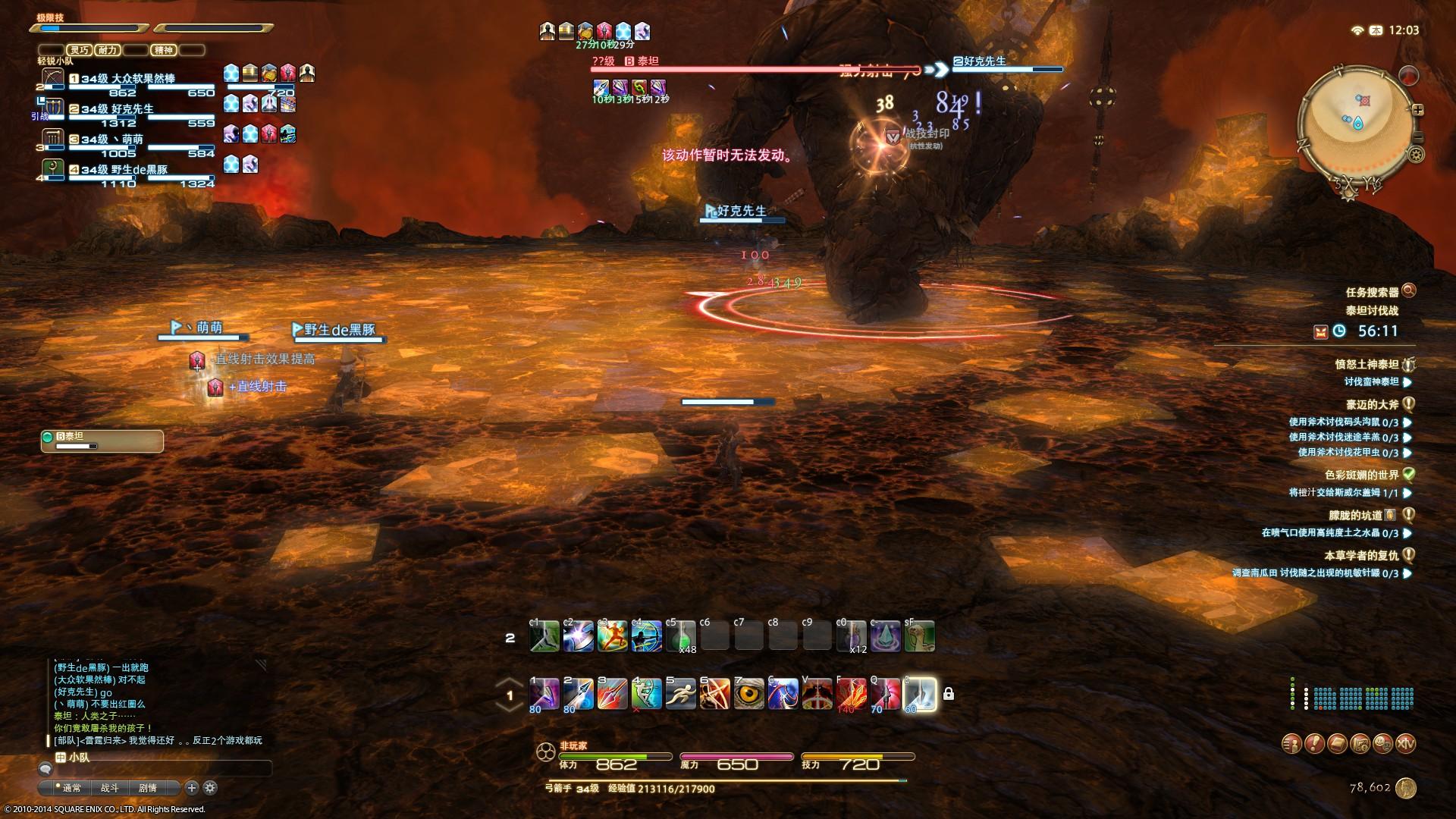Image resolution: width=1456 pixels, height=819 pixels.
Task: Open the XIV system menu
Action: (1405, 744)
